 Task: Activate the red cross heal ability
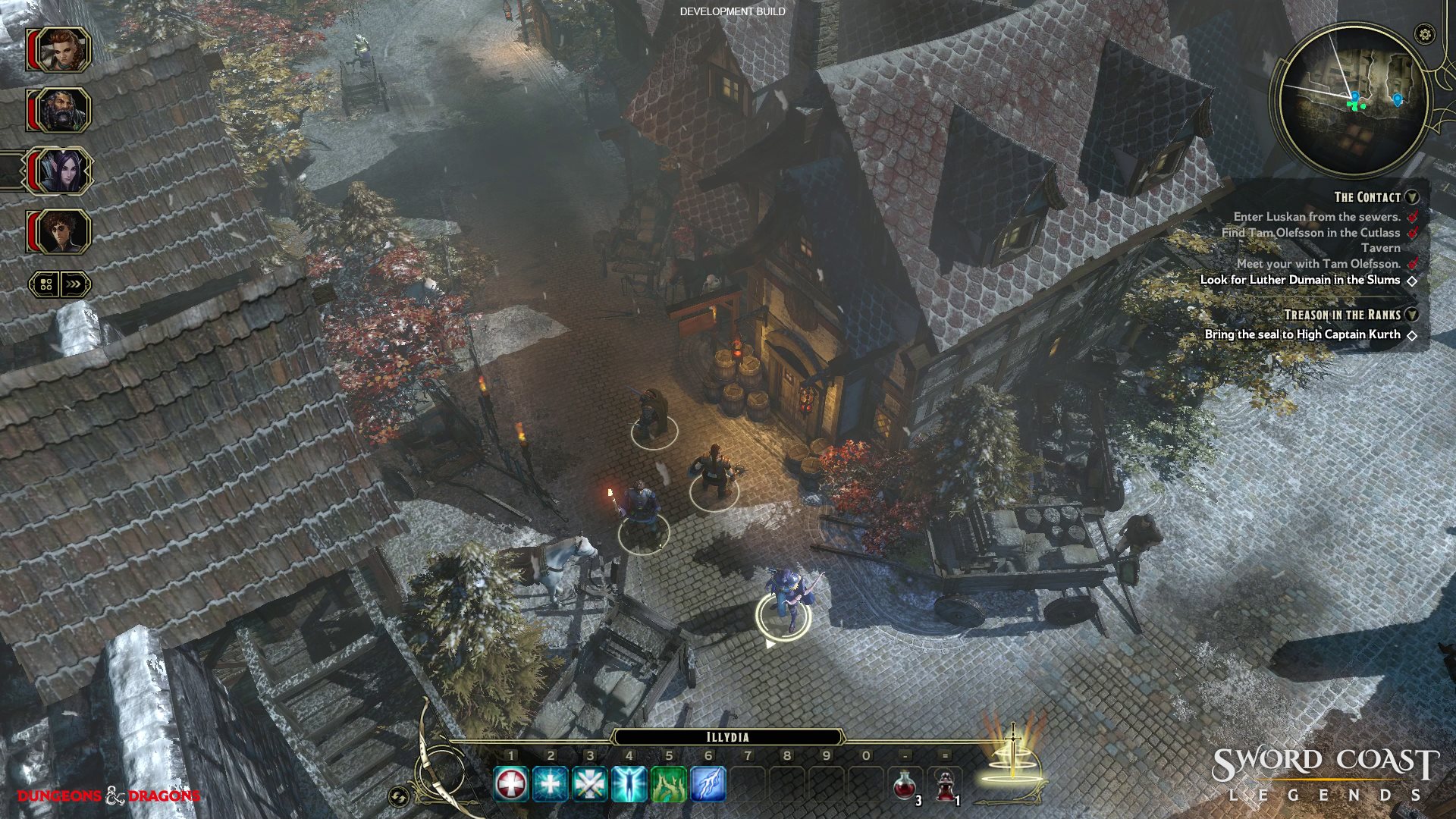point(511,784)
